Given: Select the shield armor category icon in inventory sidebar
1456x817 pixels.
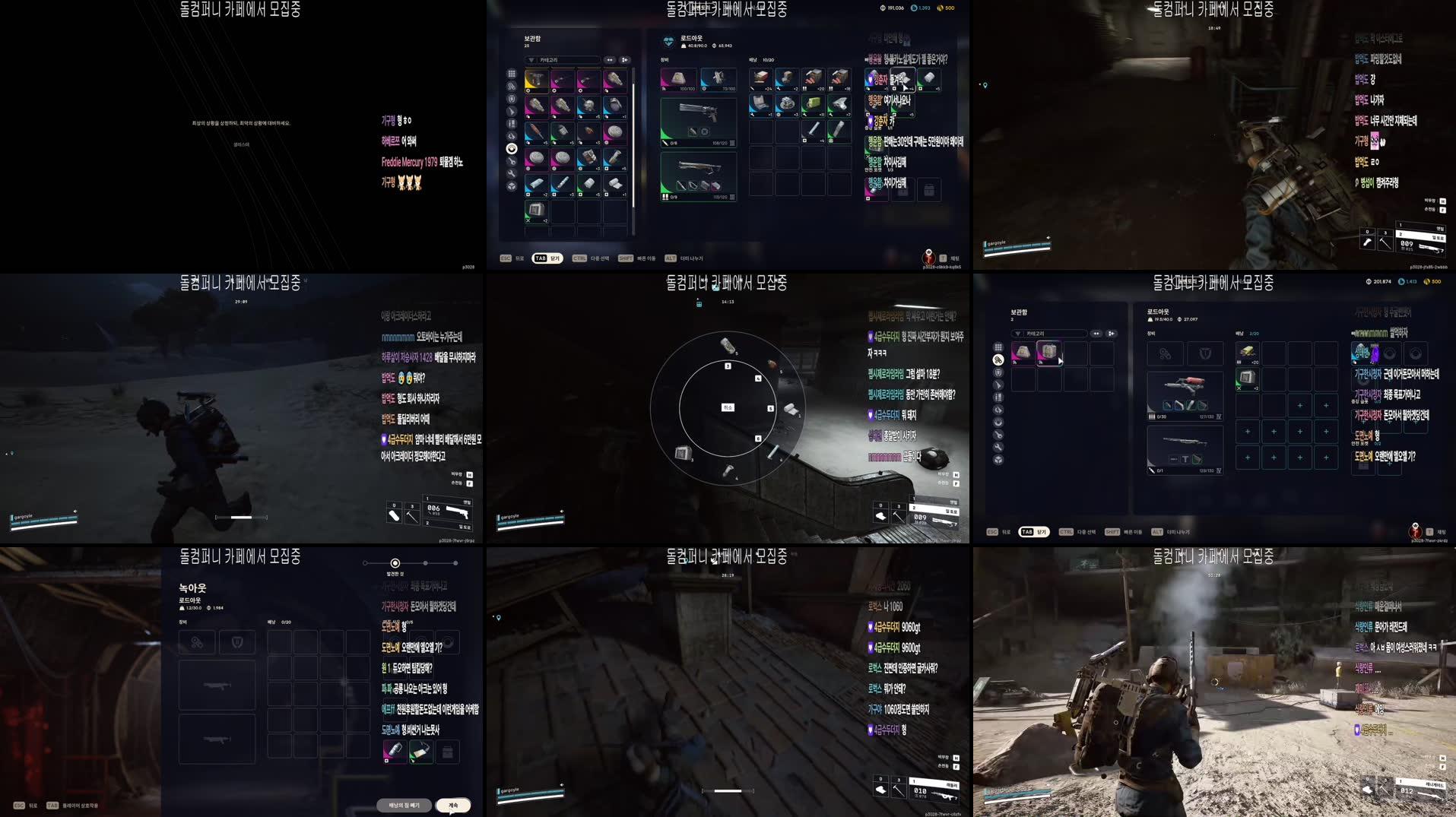Looking at the screenshot, I should [512, 100].
